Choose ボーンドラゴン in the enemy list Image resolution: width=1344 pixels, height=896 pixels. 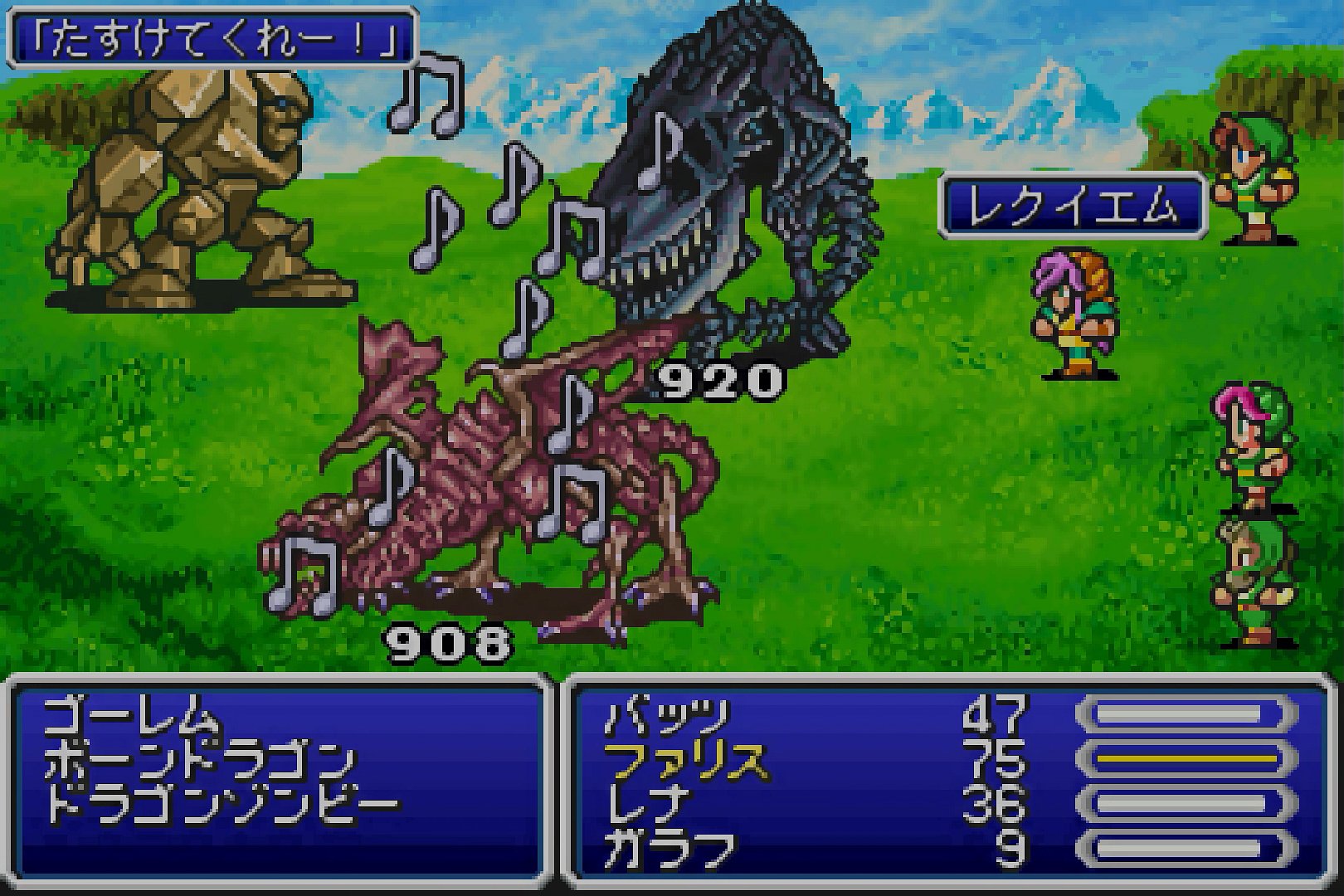199,760
